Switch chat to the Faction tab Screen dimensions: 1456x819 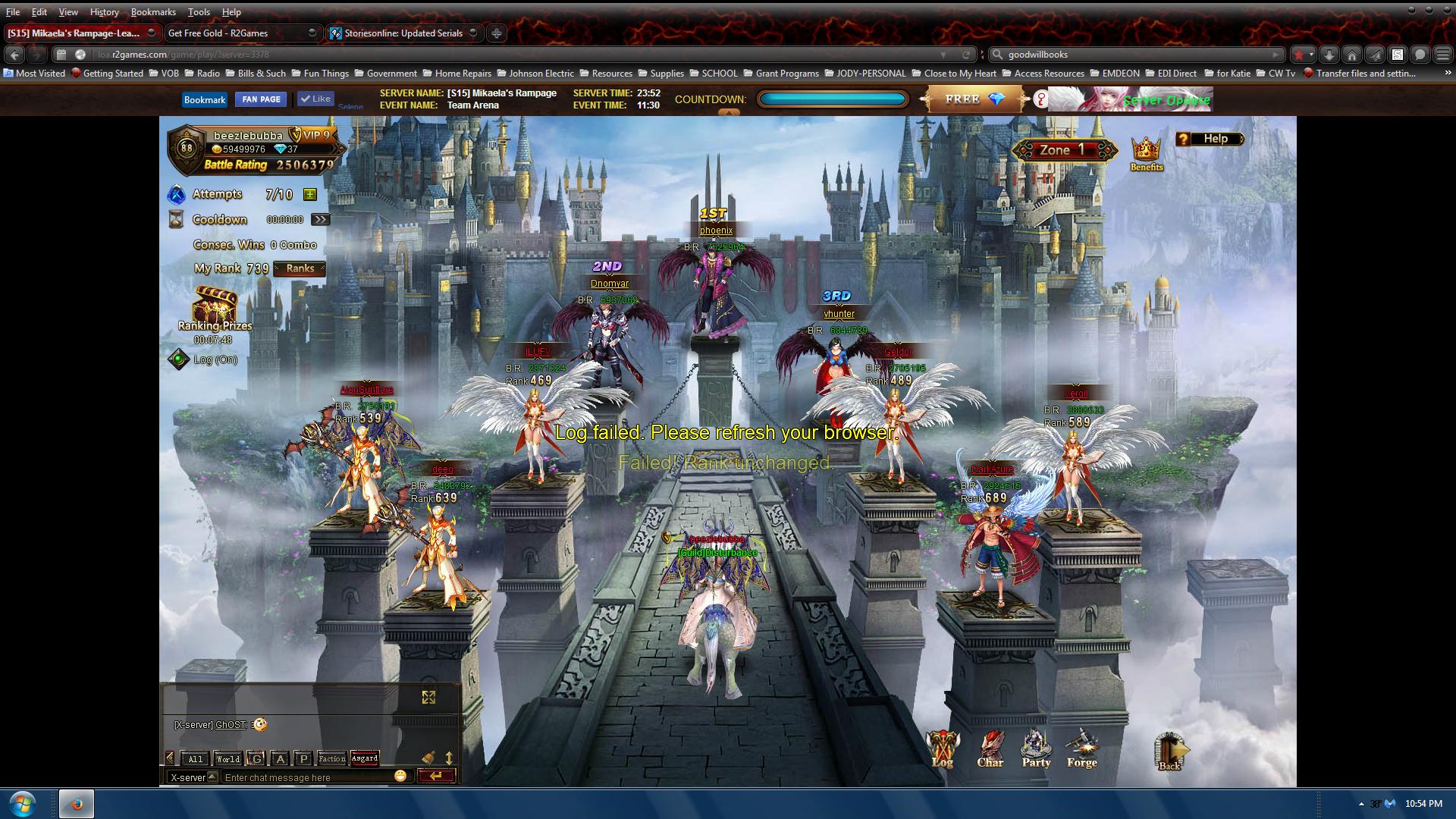(x=331, y=758)
